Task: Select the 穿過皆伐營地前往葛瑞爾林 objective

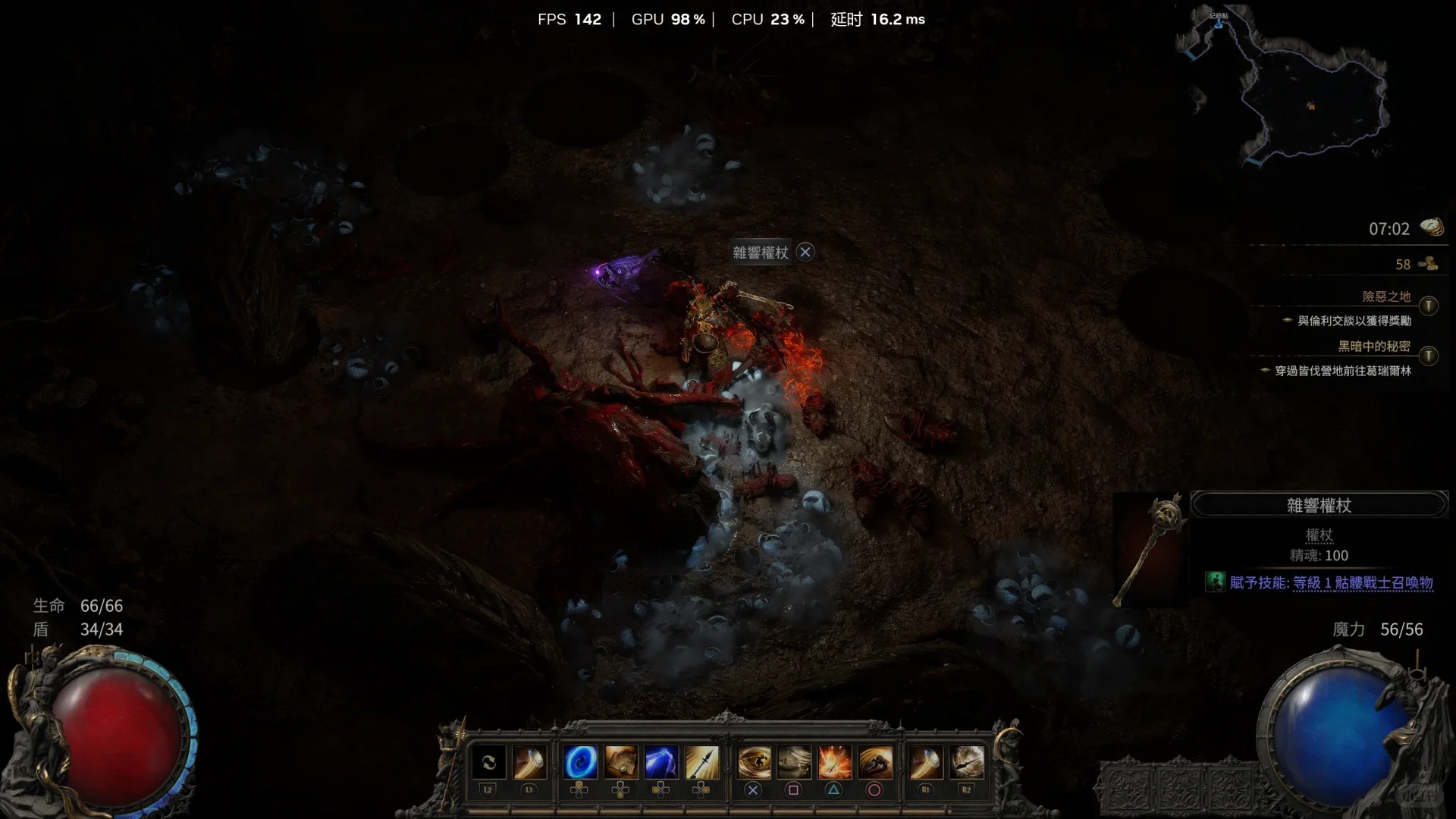Action: 1343,371
